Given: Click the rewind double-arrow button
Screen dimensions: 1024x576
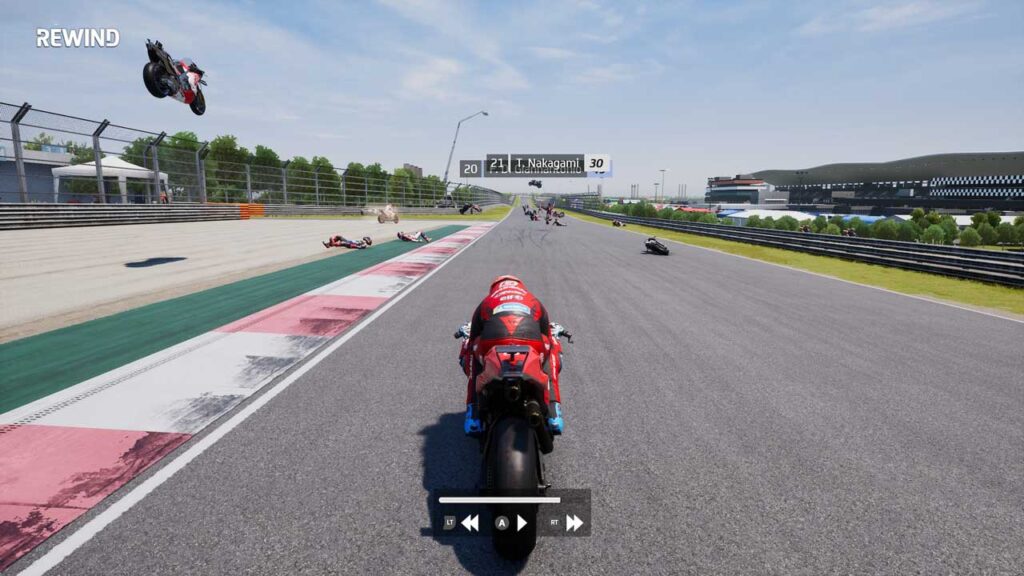Looking at the screenshot, I should coord(469,522).
